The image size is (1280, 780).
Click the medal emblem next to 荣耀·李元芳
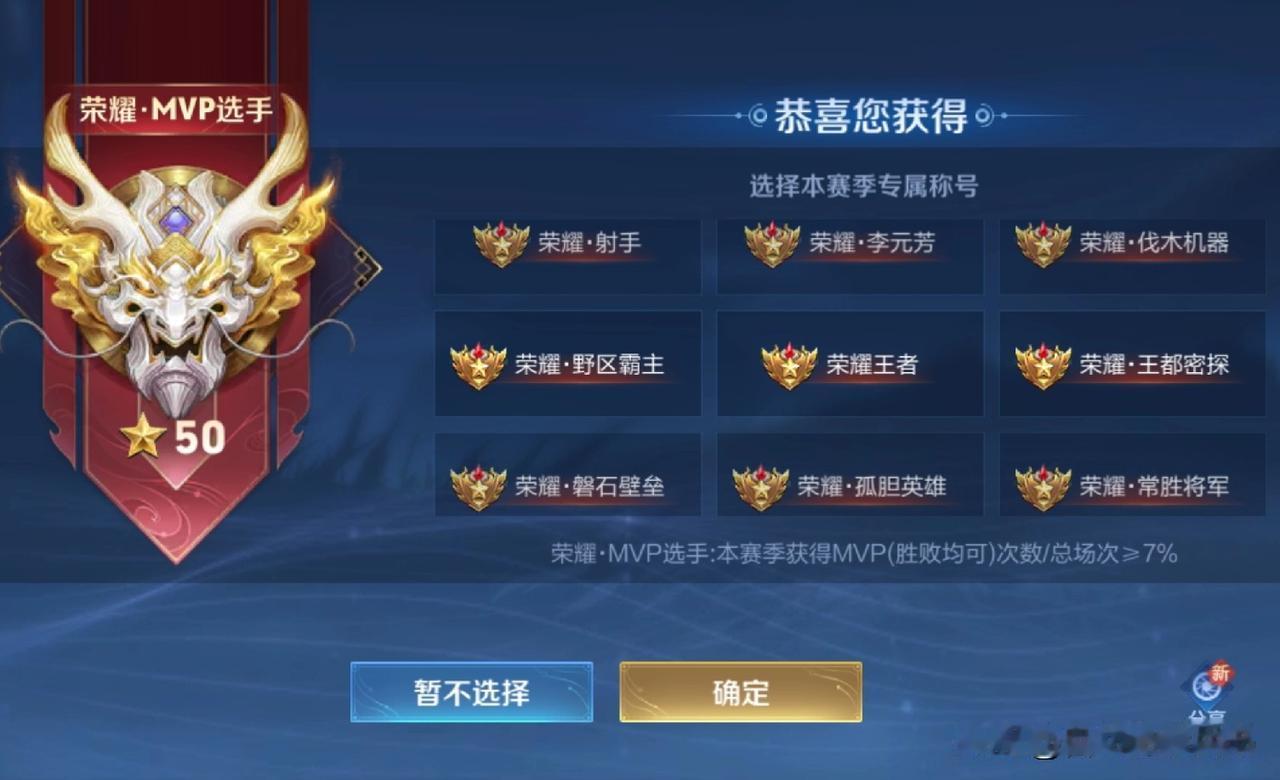point(770,243)
